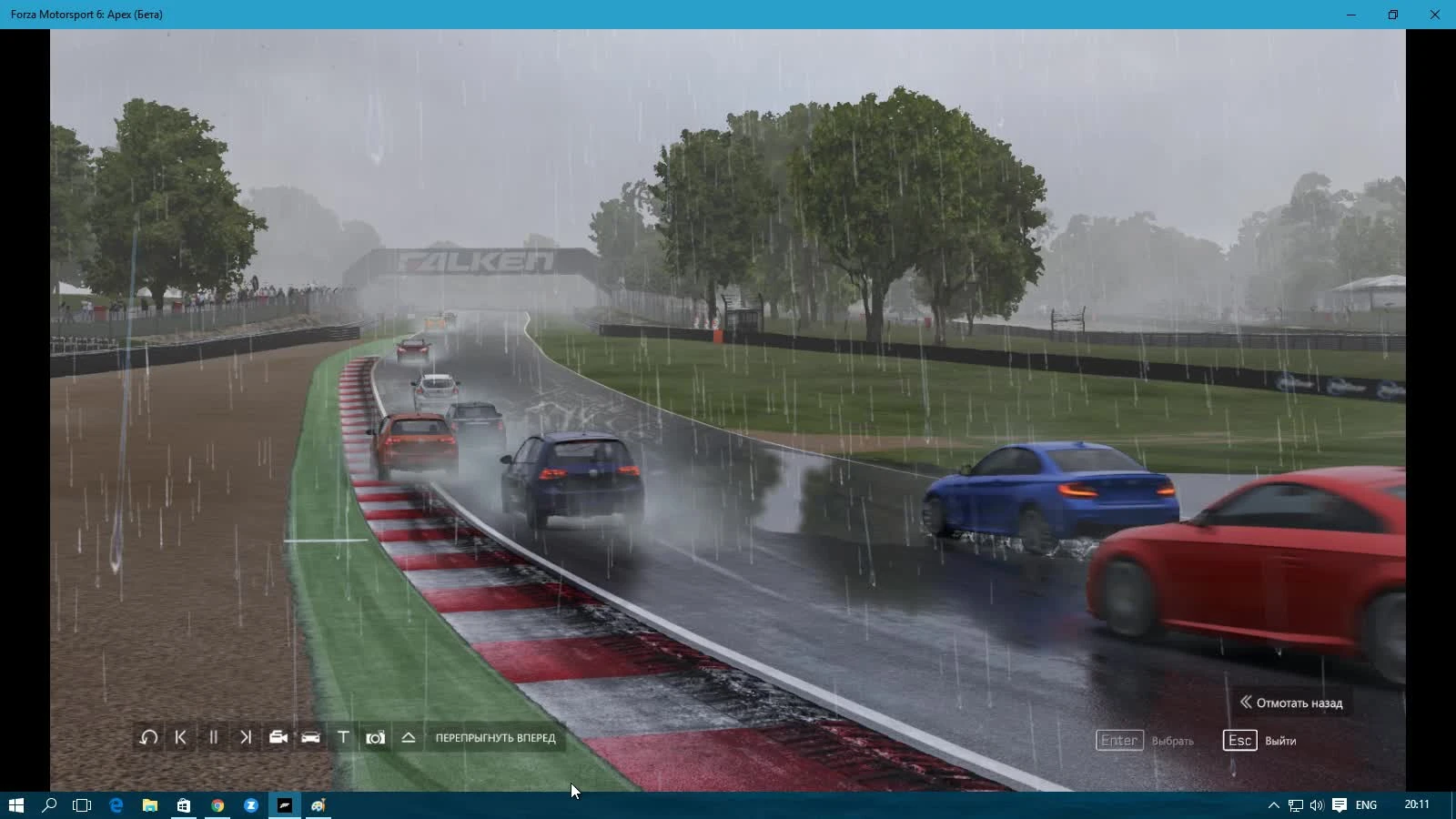Viewport: 1456px width, 819px height.
Task: Click "Отмотать назад" to rewind
Action: pos(1292,703)
